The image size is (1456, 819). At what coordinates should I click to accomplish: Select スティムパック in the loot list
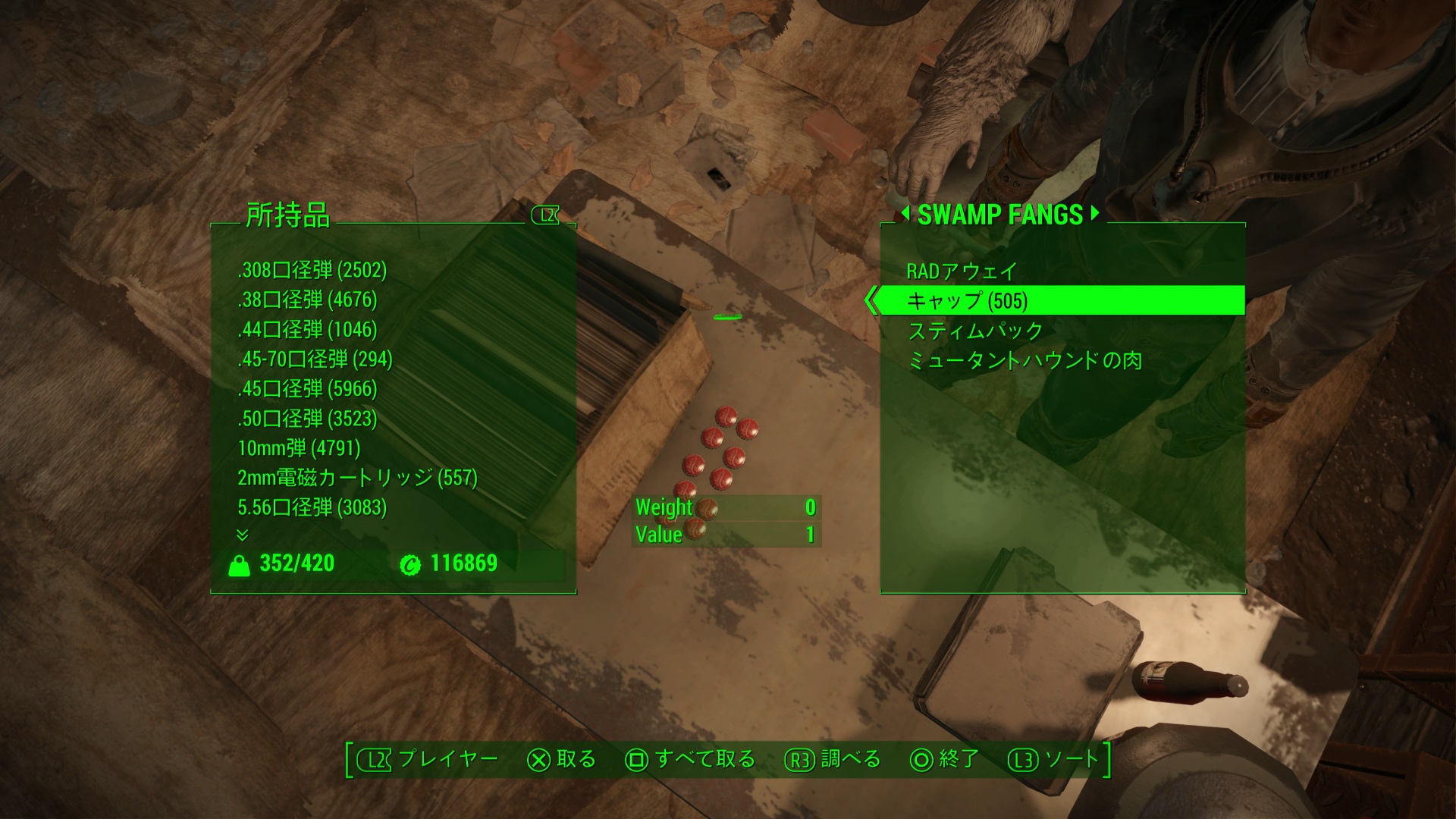[975, 331]
